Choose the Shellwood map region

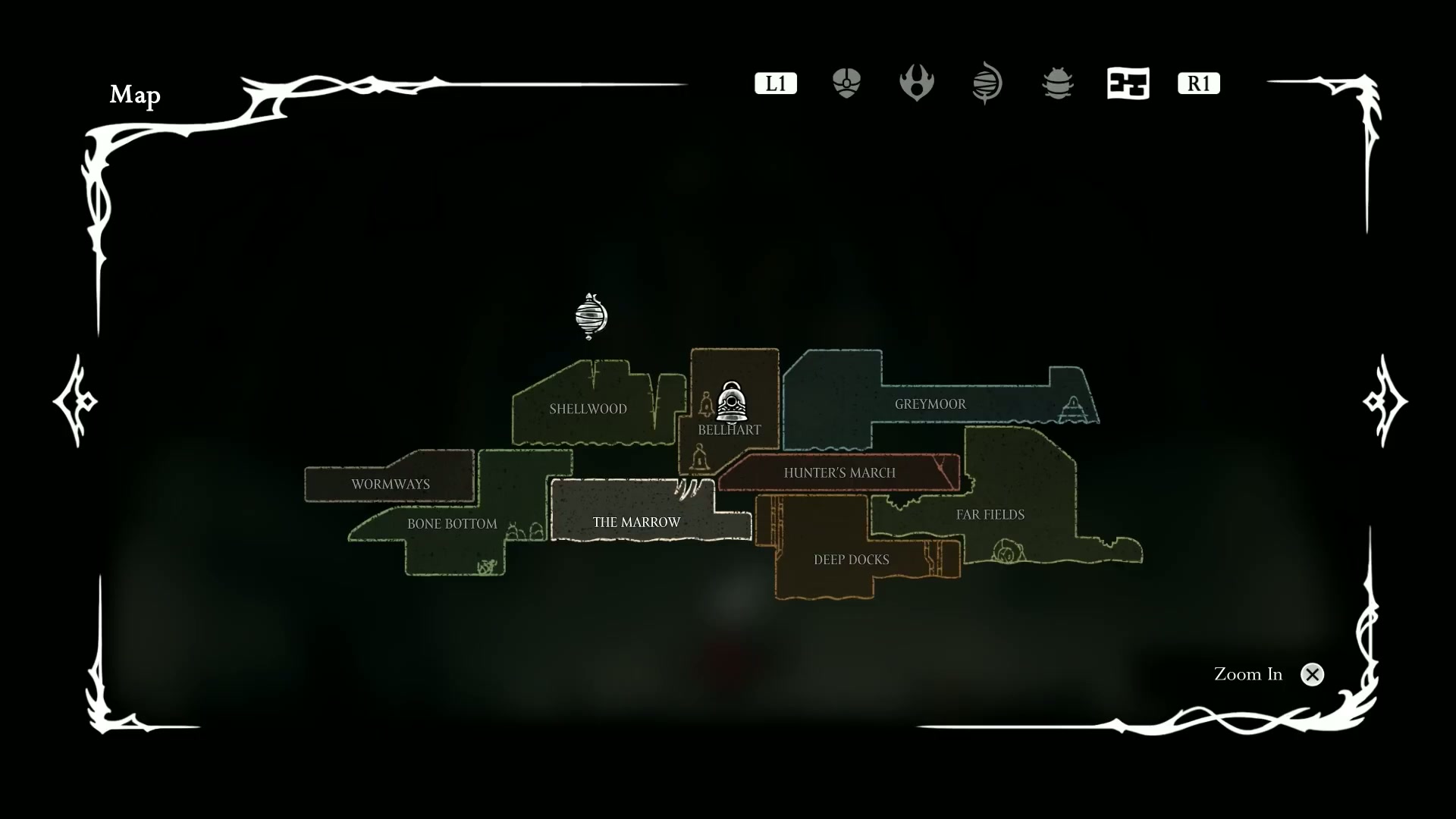click(588, 409)
